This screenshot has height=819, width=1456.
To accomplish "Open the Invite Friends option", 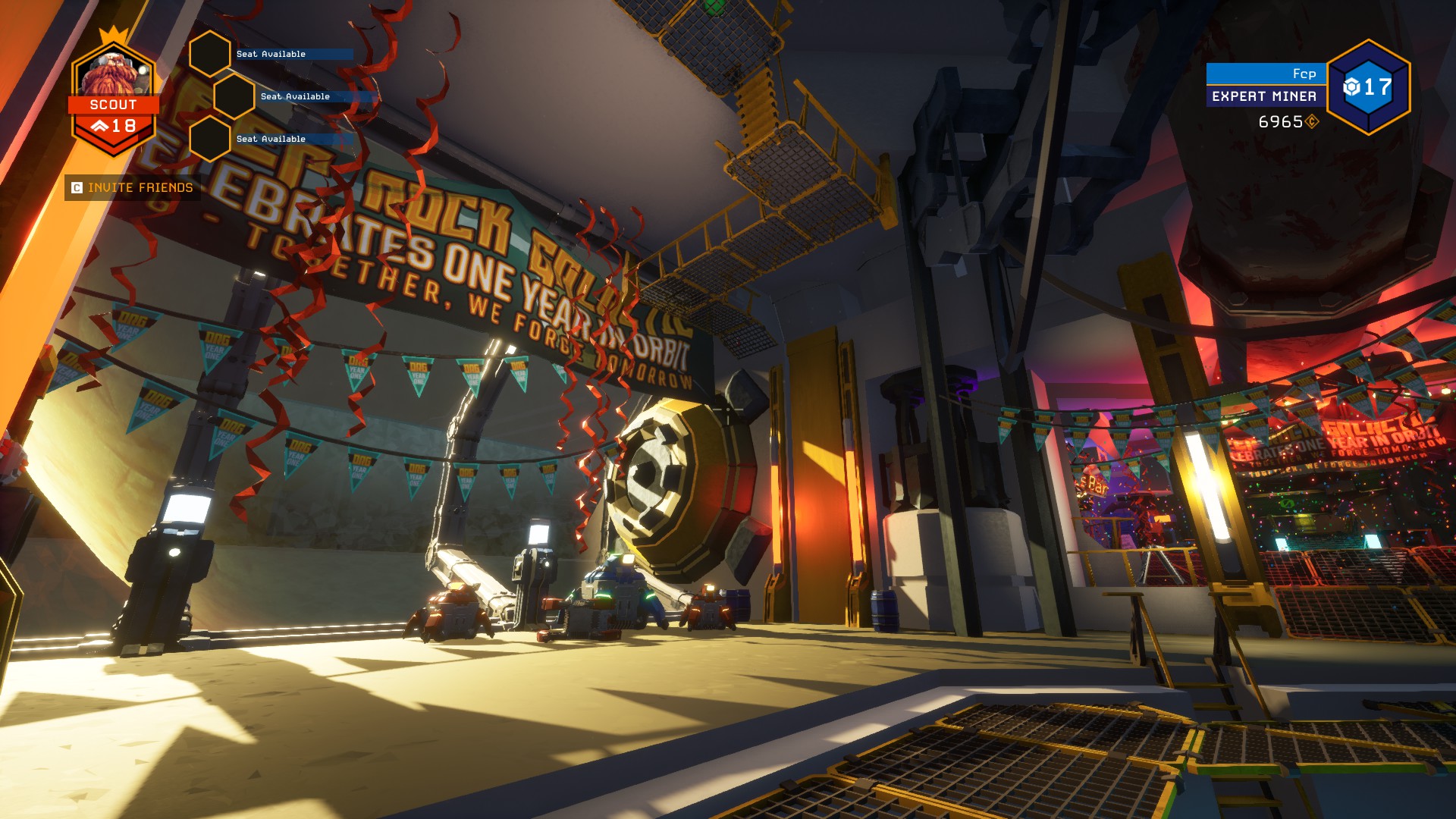I will [x=133, y=188].
